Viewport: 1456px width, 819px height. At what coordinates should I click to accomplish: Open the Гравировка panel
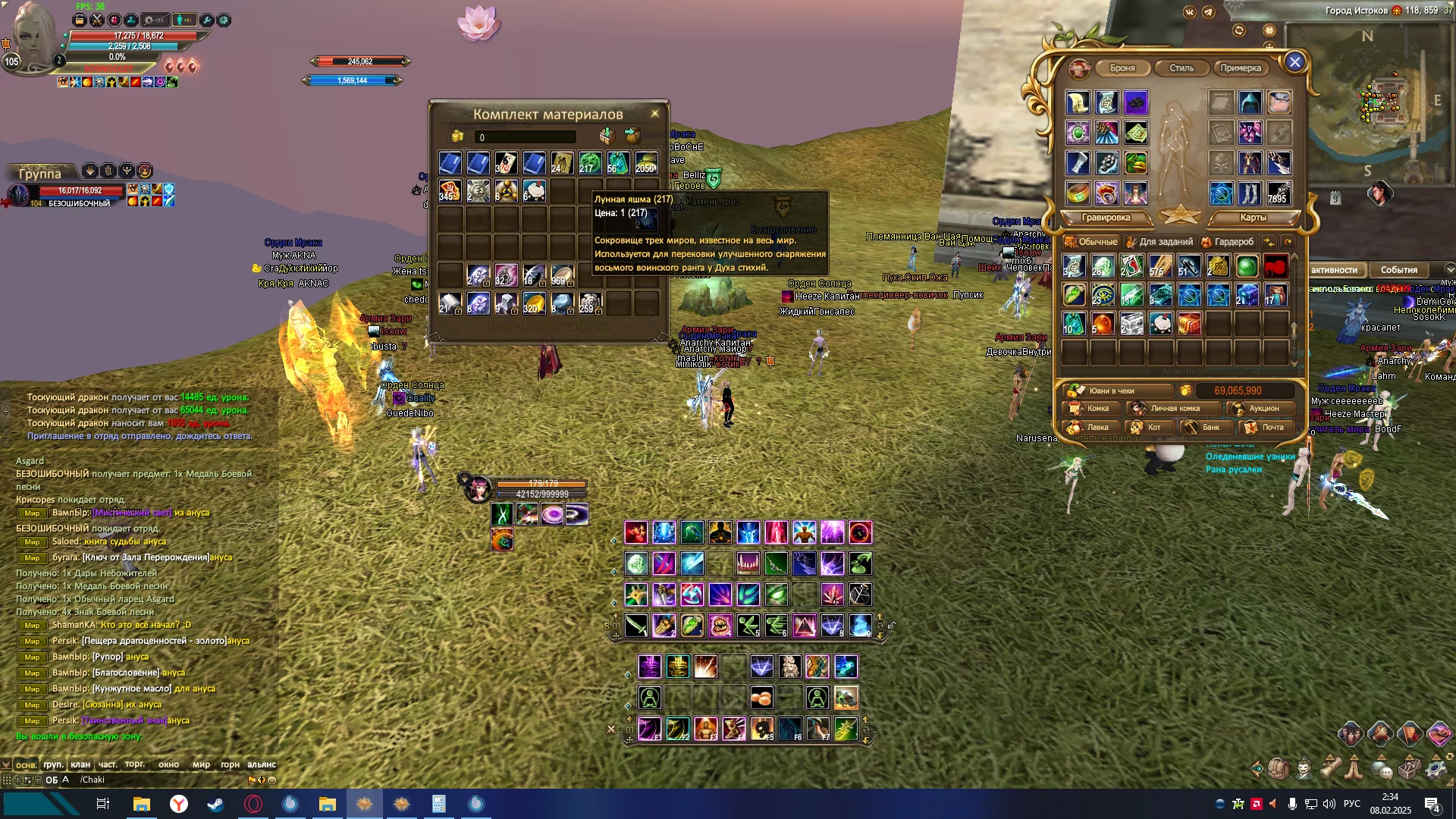(x=1106, y=218)
